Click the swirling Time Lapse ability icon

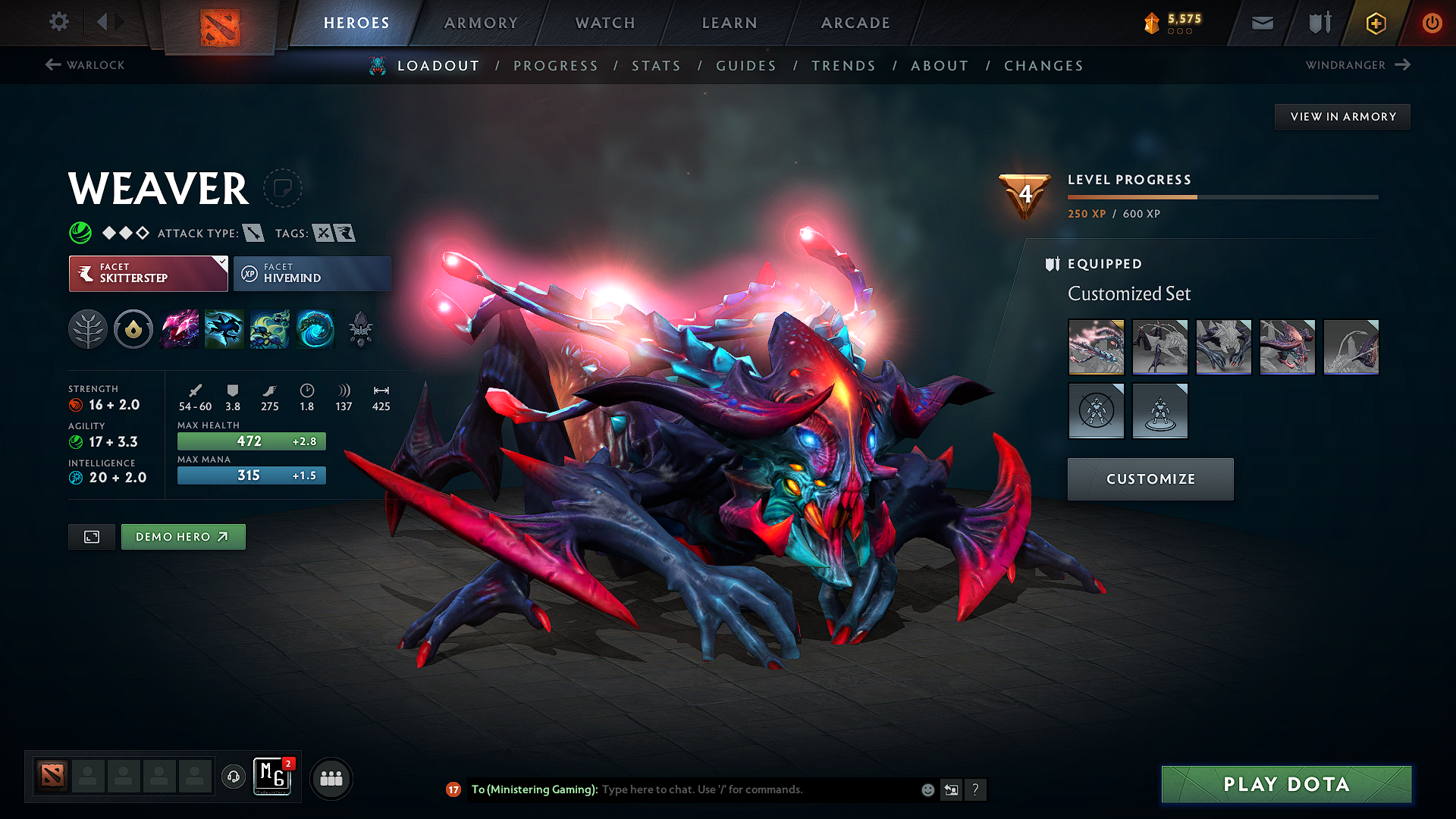tap(316, 329)
